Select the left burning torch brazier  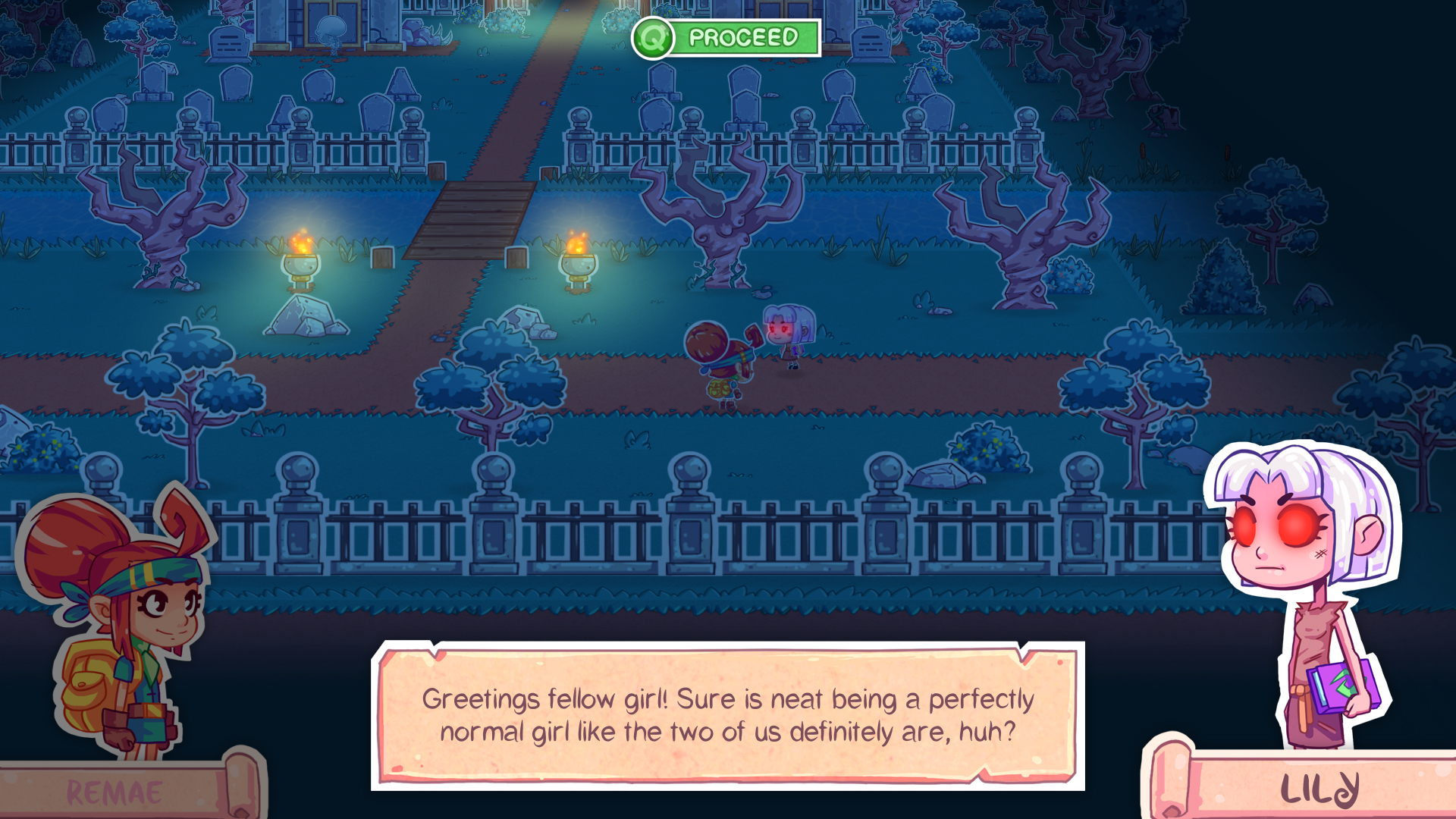point(302,262)
